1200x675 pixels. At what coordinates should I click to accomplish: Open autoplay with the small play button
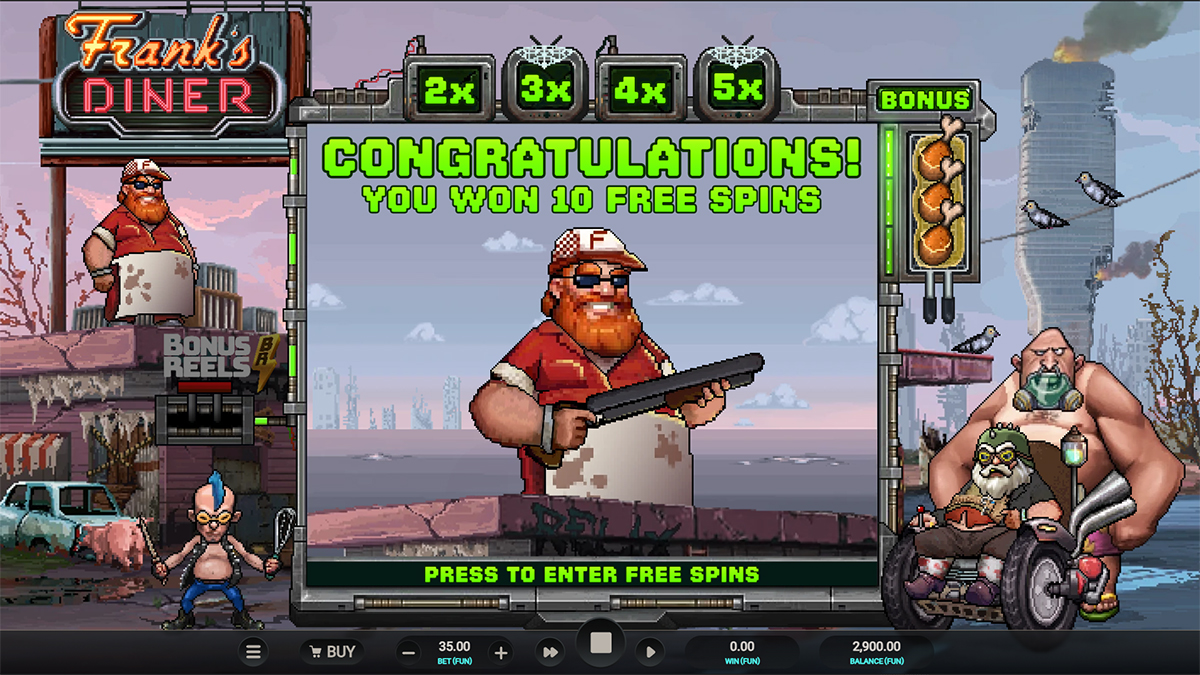point(650,652)
